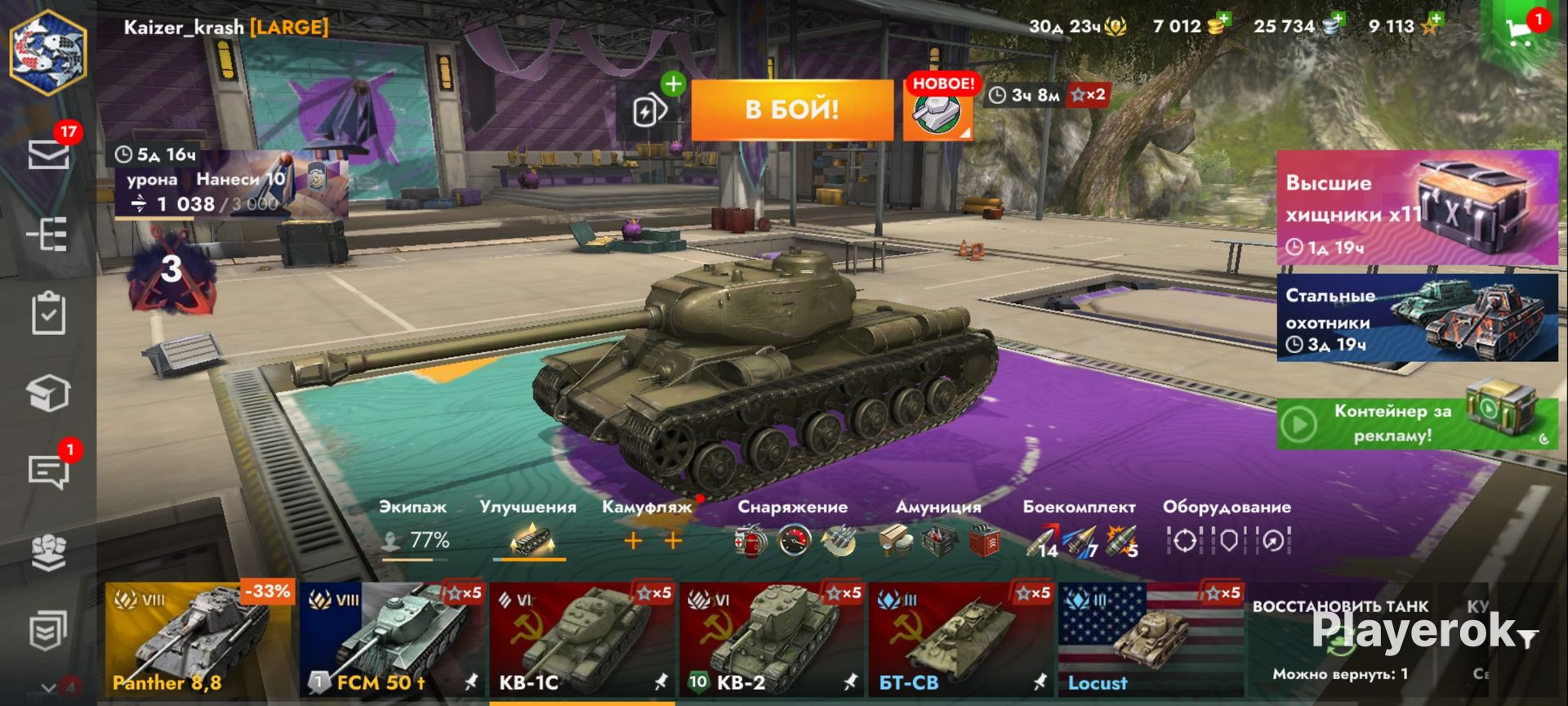Open the Стальные охотники event banner
This screenshot has height=706, width=1568.
[x=1417, y=318]
